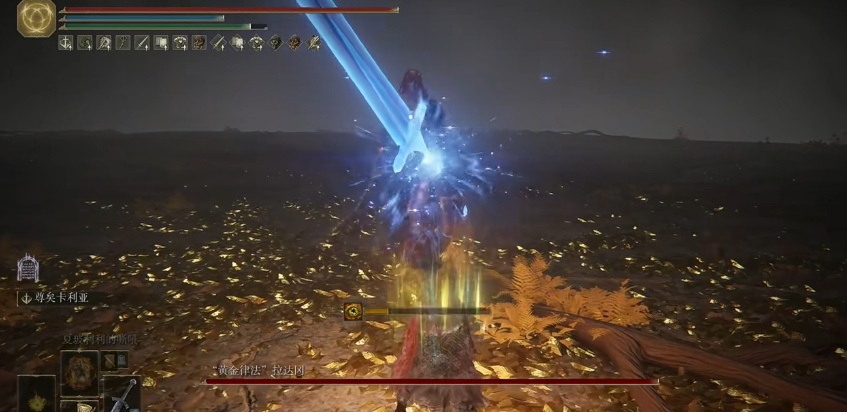The width and height of the screenshot is (847, 412).
Task: Click the golden Great Rune emblem
Action: (36, 18)
